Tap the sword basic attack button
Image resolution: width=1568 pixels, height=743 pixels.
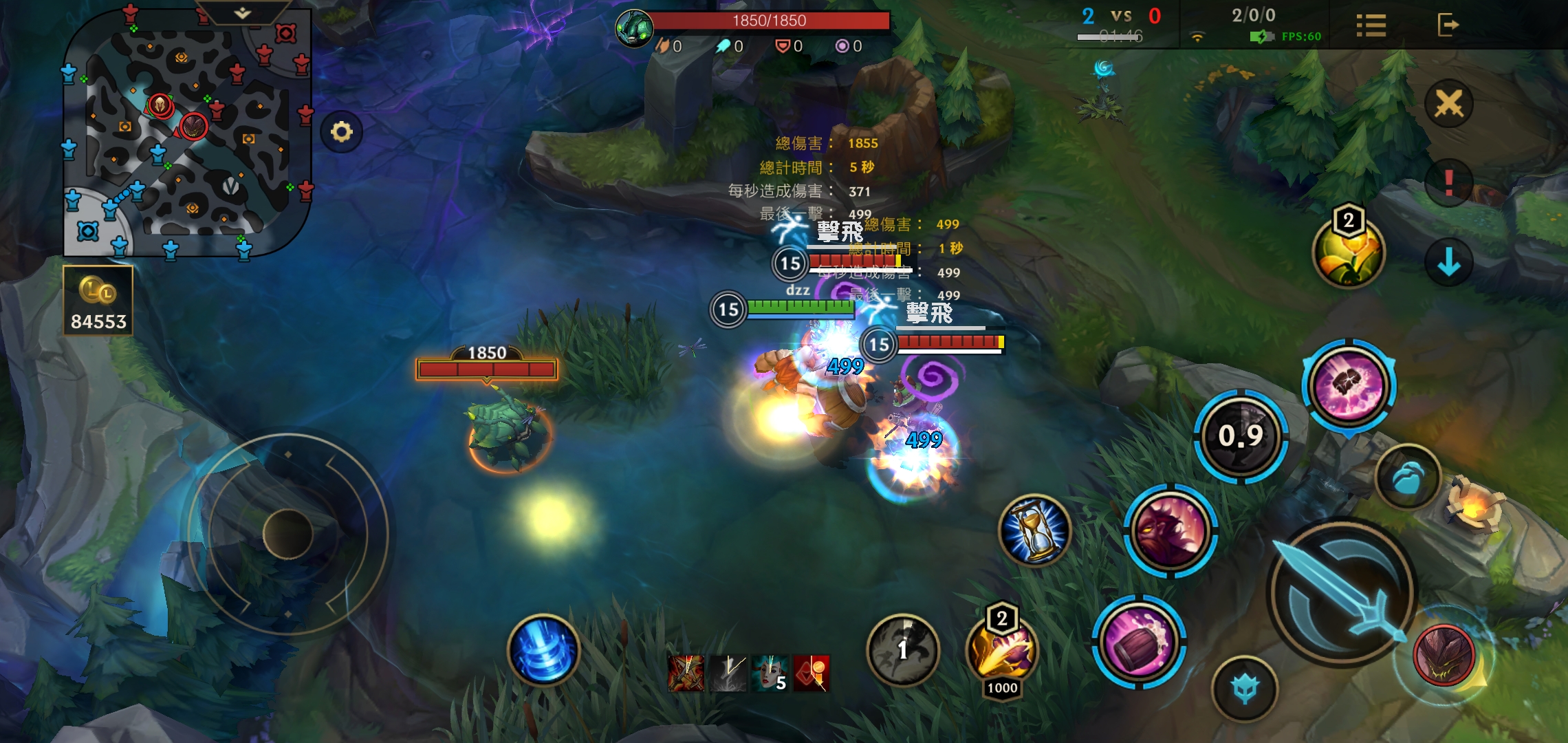pos(1341,593)
